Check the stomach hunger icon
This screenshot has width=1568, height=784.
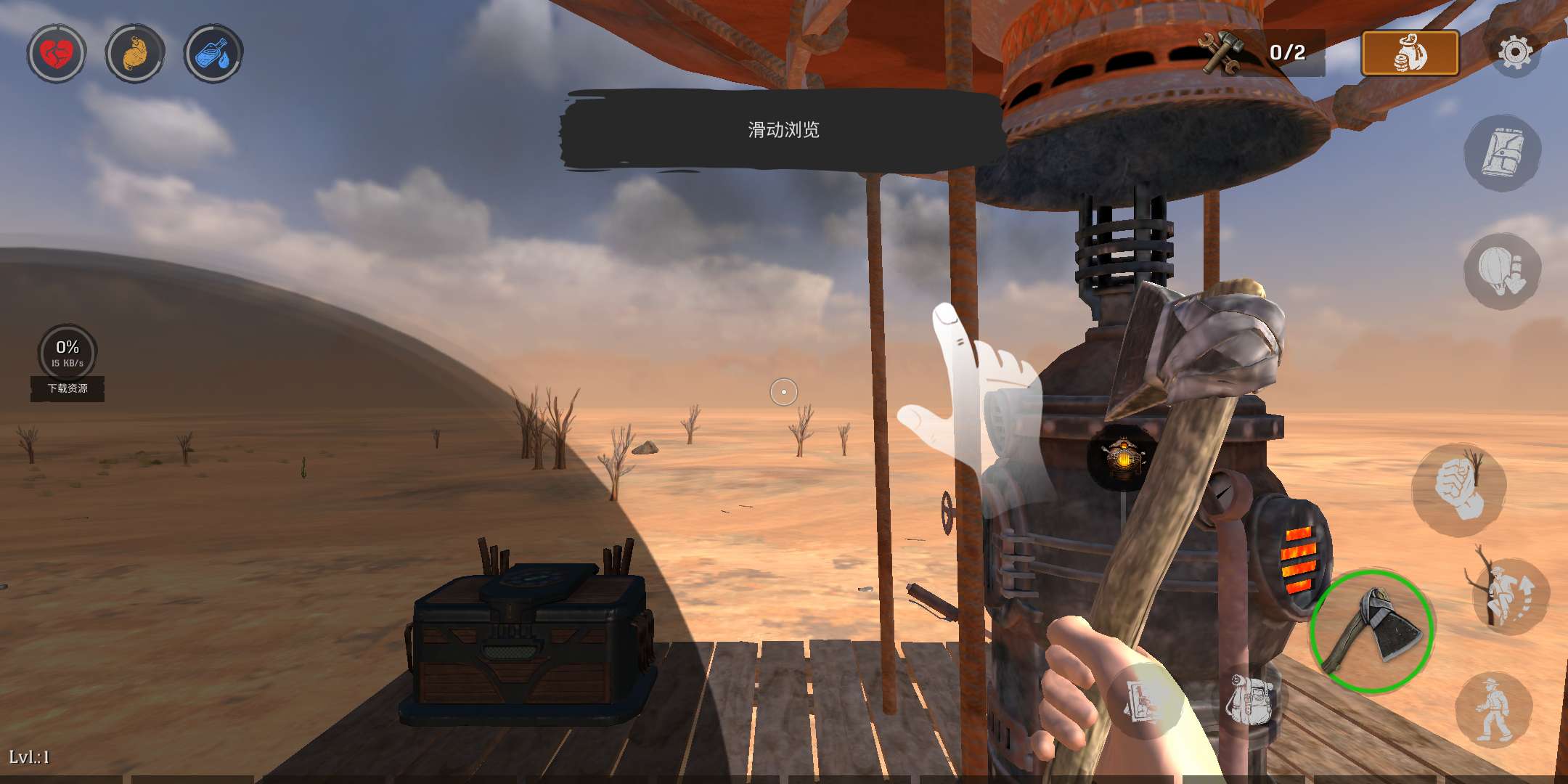pos(135,53)
